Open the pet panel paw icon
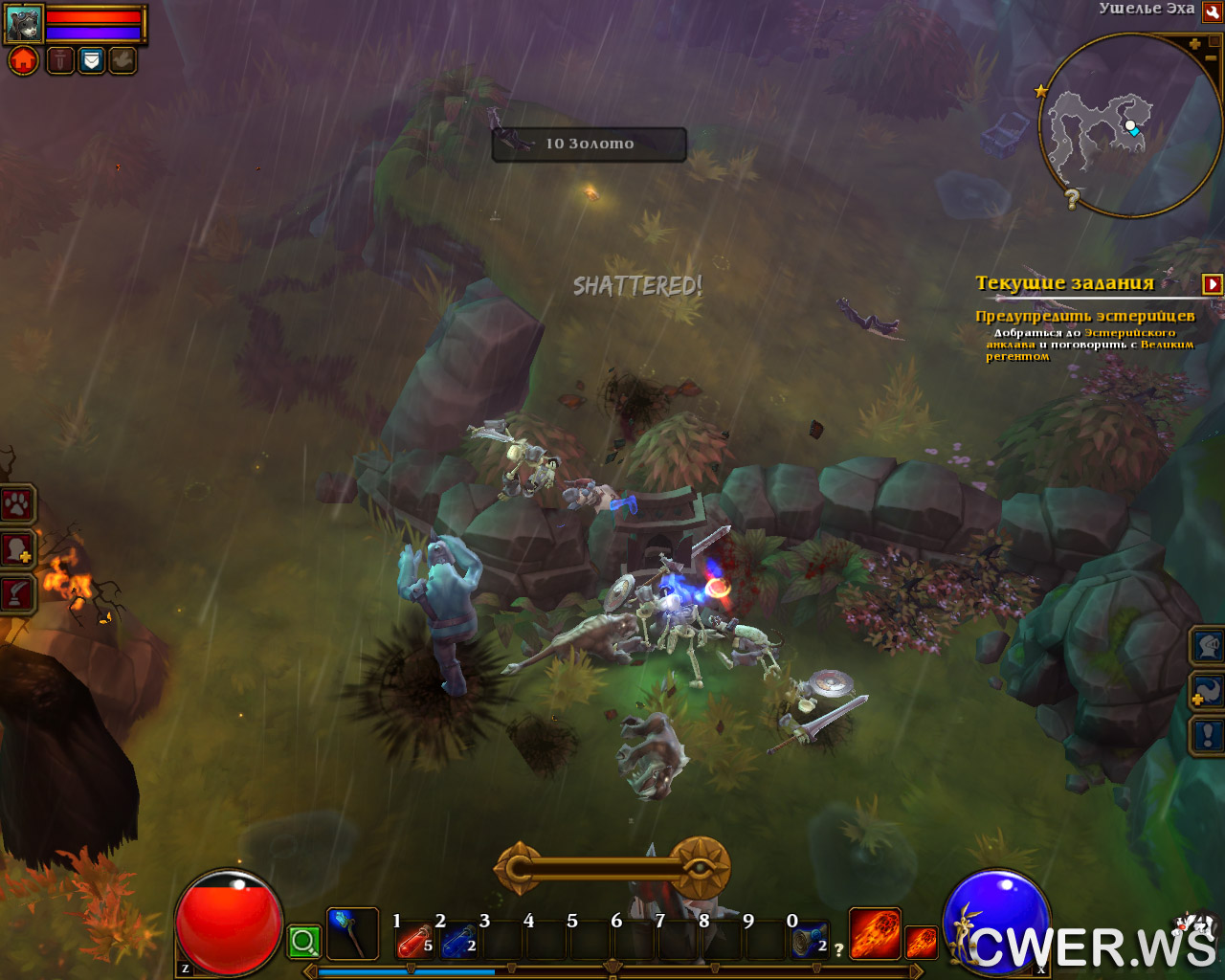 (x=17, y=504)
